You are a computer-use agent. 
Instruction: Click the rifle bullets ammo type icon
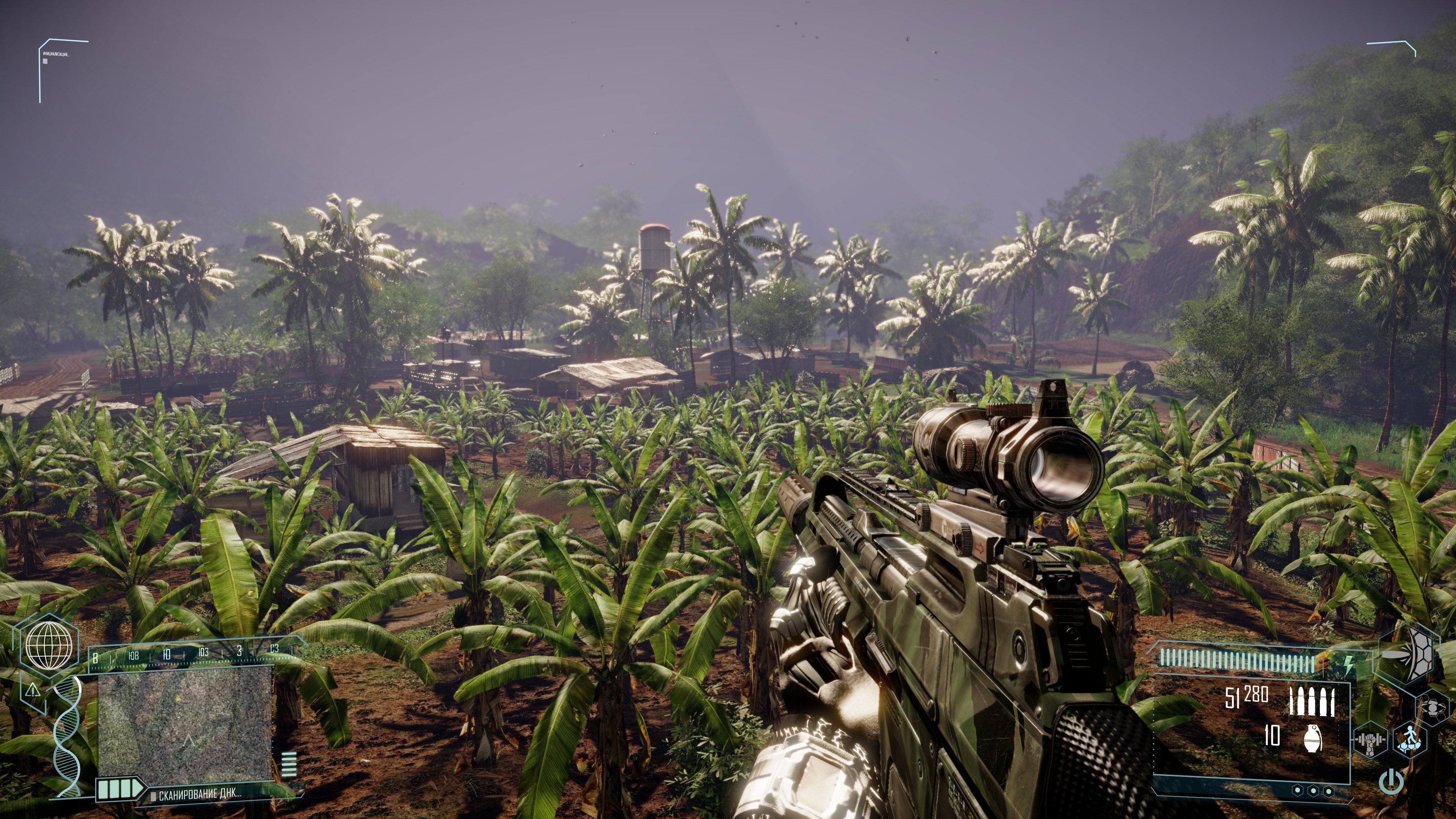(x=1312, y=701)
